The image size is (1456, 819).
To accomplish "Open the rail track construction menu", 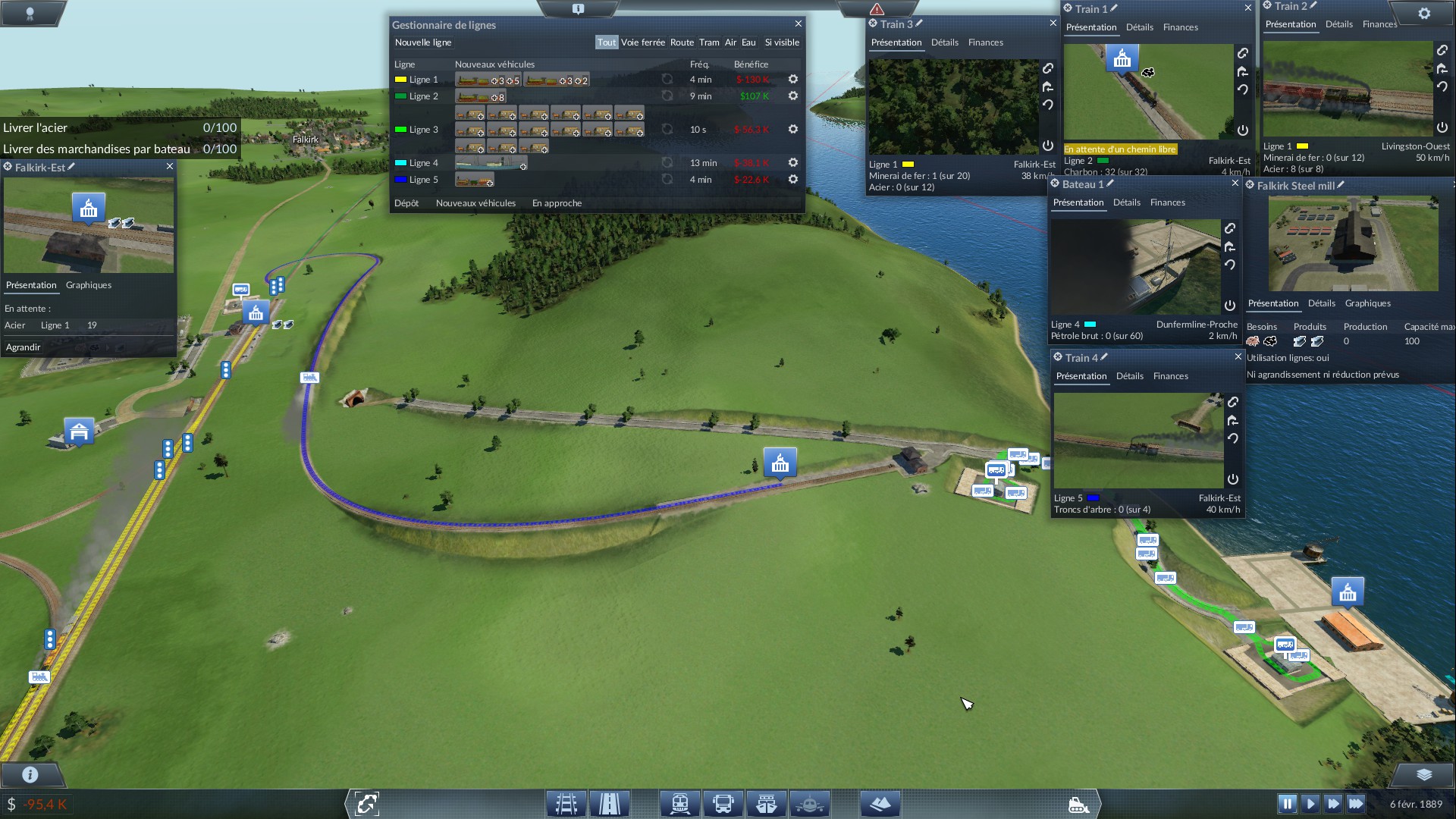I will click(566, 804).
